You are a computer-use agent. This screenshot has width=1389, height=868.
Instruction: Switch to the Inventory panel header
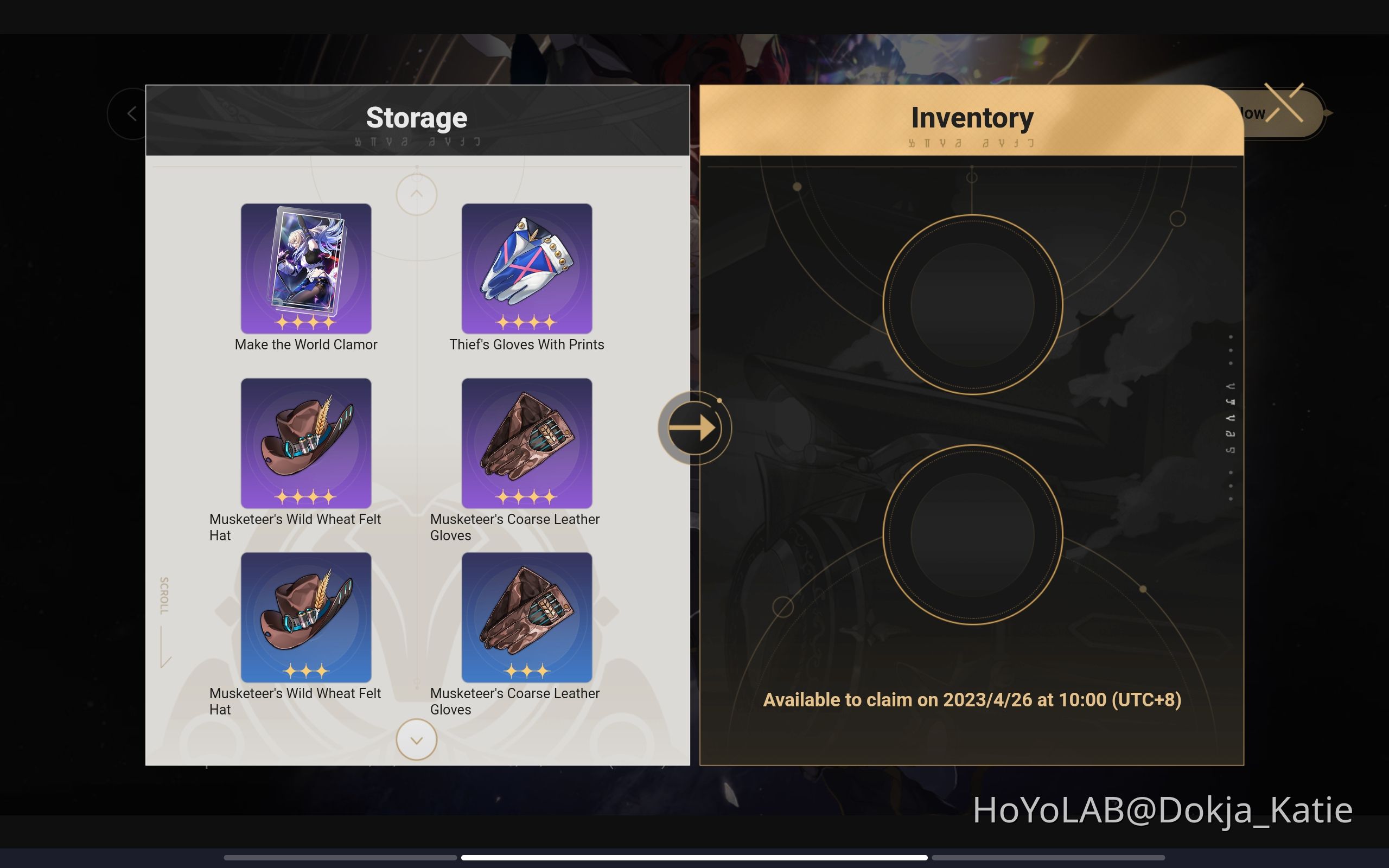coord(972,117)
